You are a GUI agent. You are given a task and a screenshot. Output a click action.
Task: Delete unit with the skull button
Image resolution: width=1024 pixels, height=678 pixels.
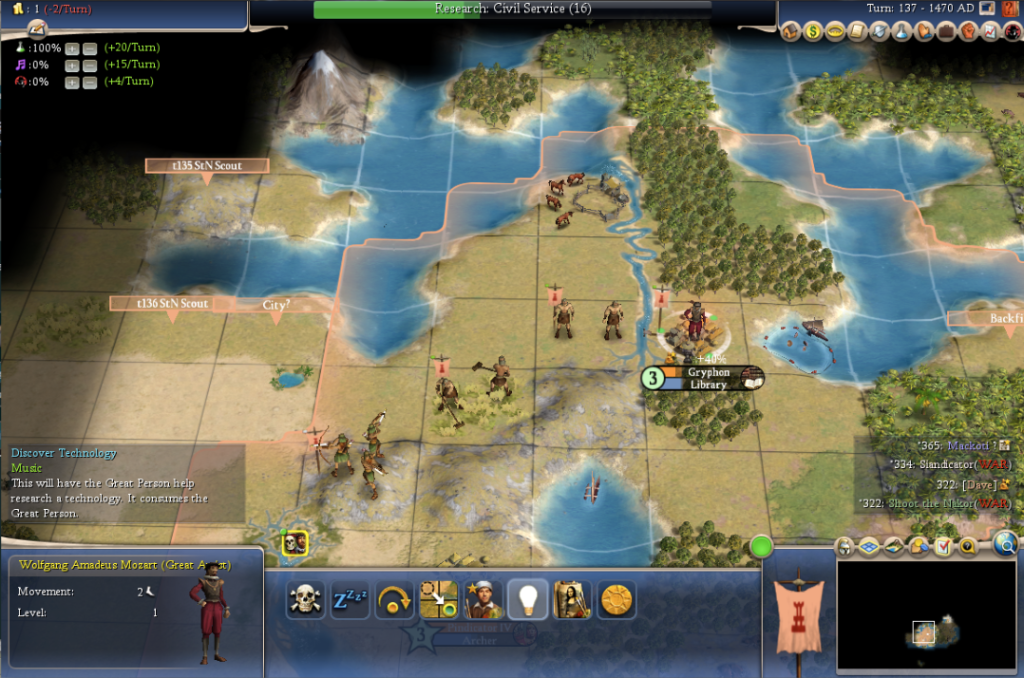pyautogui.click(x=304, y=599)
